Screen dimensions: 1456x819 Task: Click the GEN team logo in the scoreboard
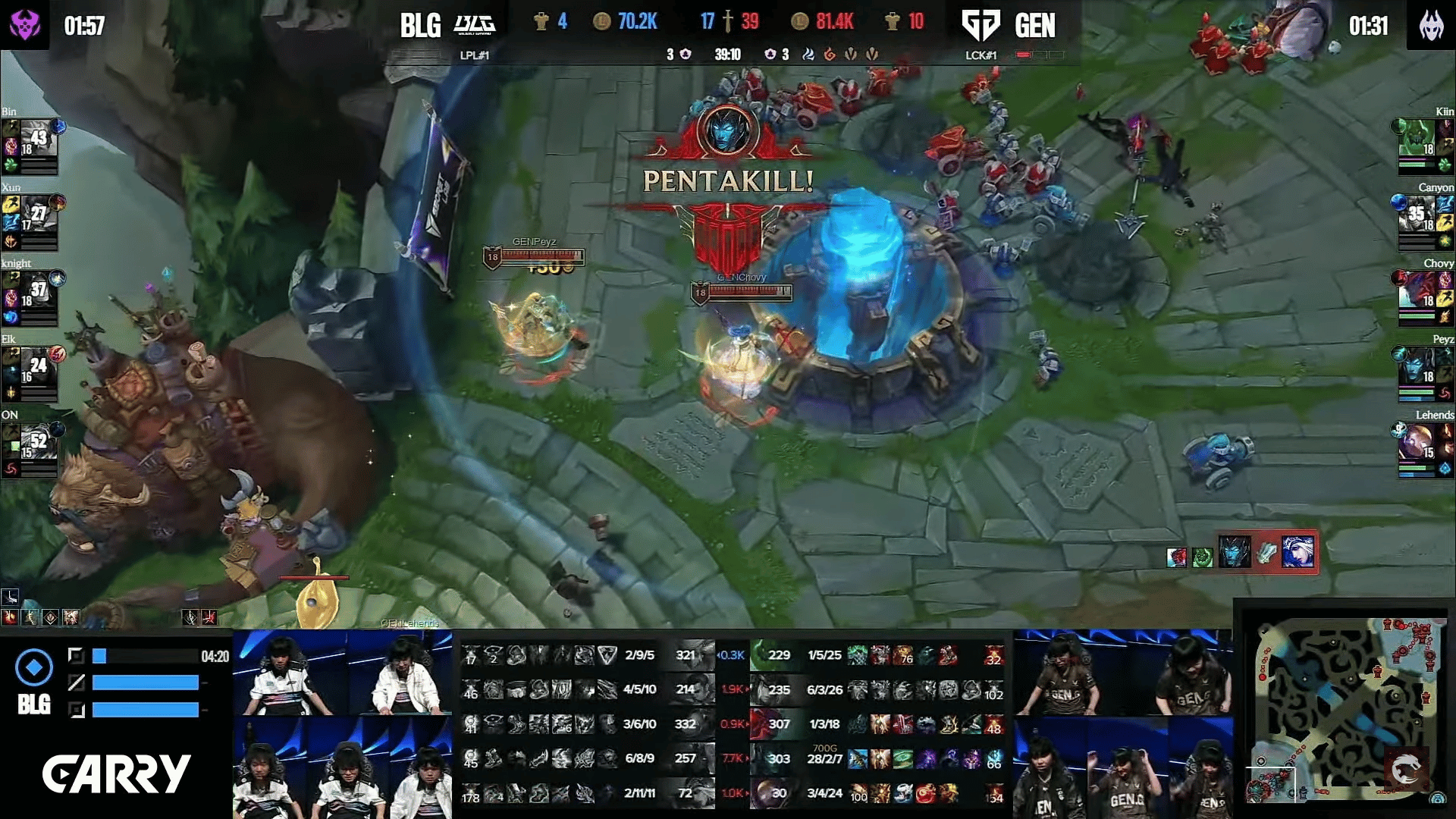[x=981, y=25]
